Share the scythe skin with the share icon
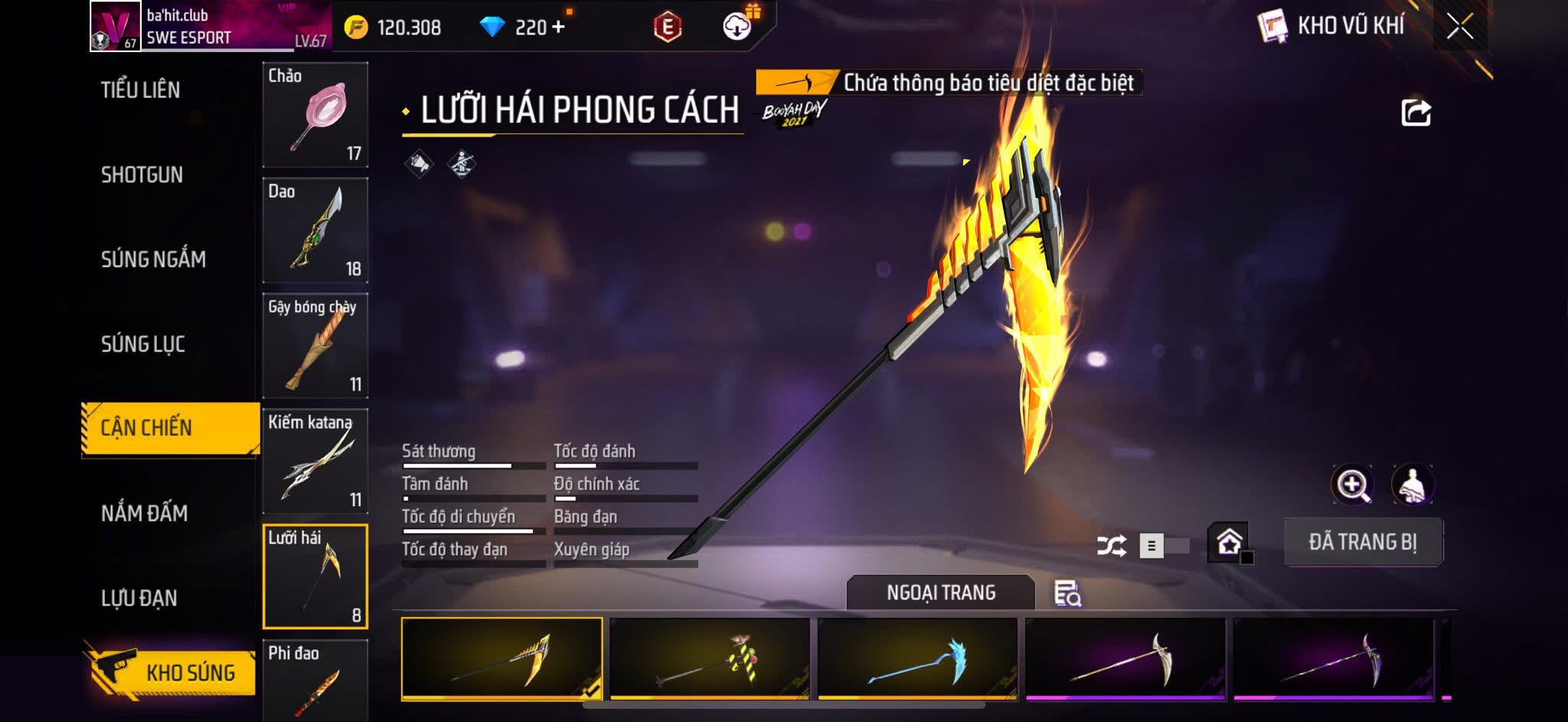The width and height of the screenshot is (1568, 722). [x=1416, y=113]
